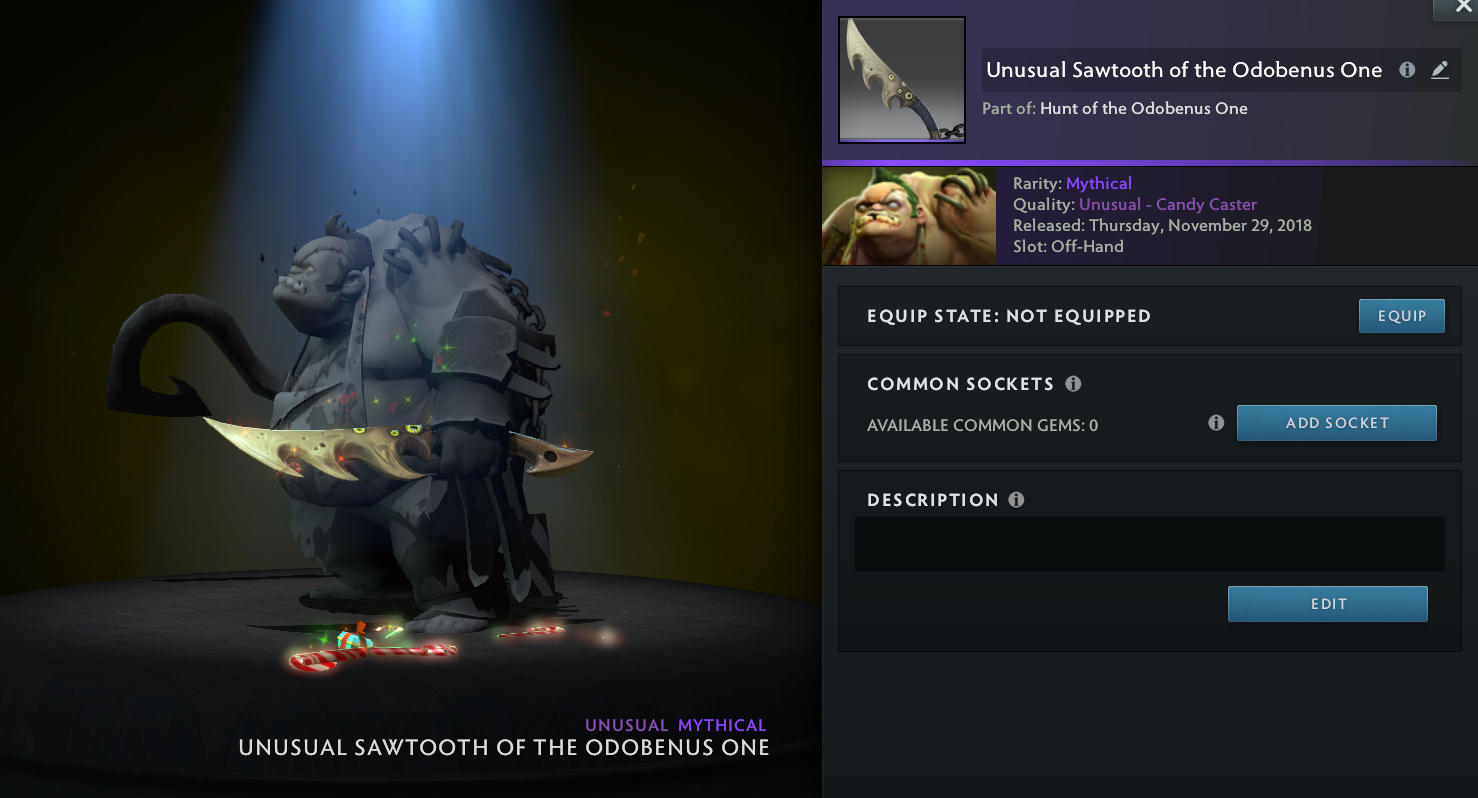The width and height of the screenshot is (1478, 798).
Task: Select the Sawtooth item thumbnail
Action: pyautogui.click(x=901, y=80)
